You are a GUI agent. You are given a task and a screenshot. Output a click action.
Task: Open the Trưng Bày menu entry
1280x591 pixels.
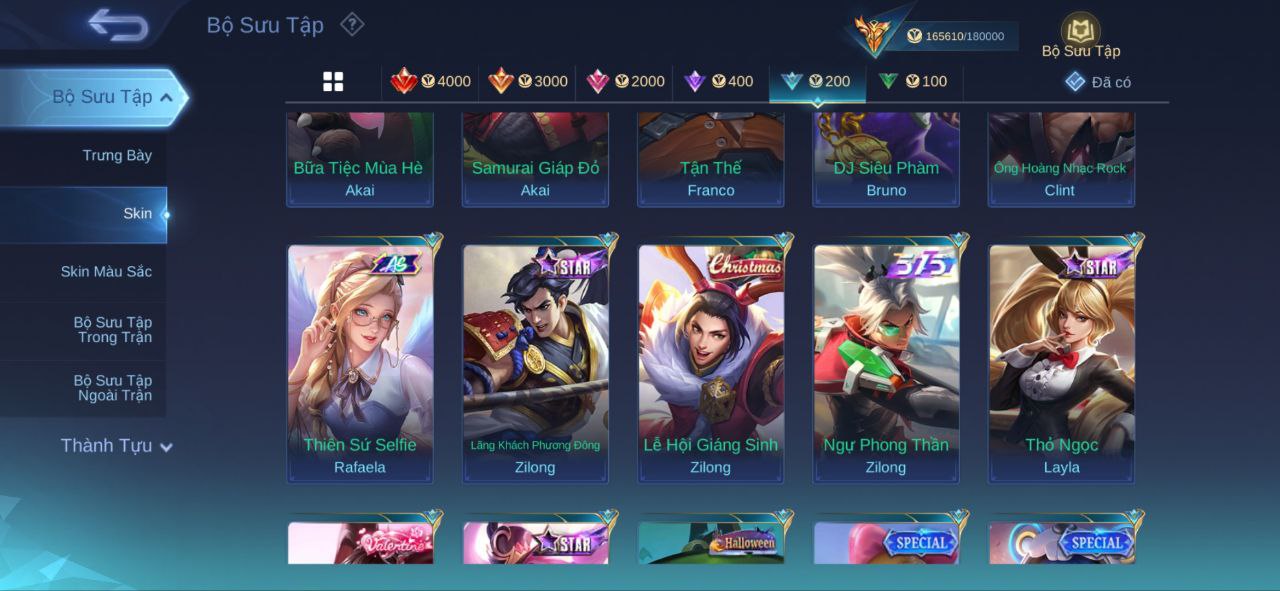click(117, 155)
